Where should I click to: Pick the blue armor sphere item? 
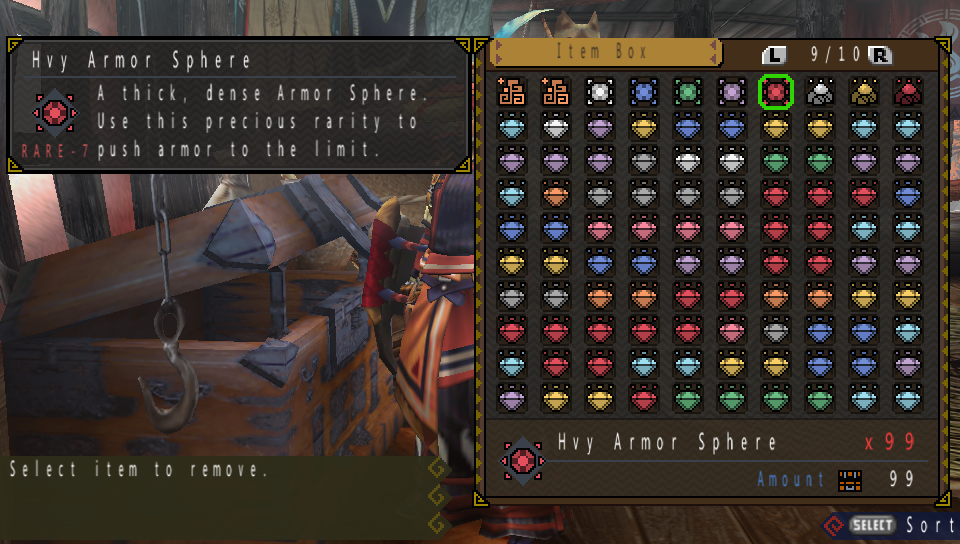[643, 92]
